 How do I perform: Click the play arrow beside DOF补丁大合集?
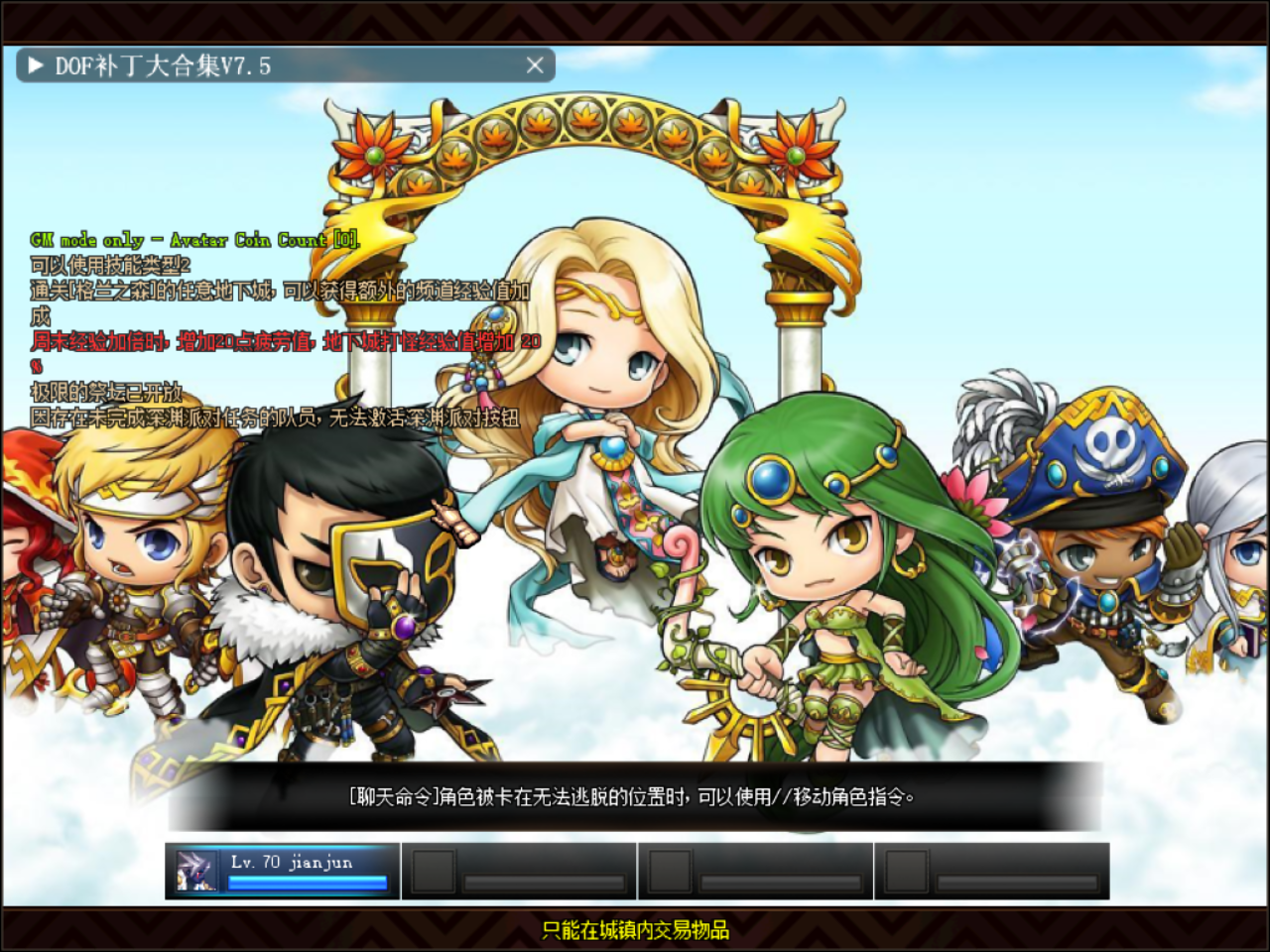click(x=36, y=65)
